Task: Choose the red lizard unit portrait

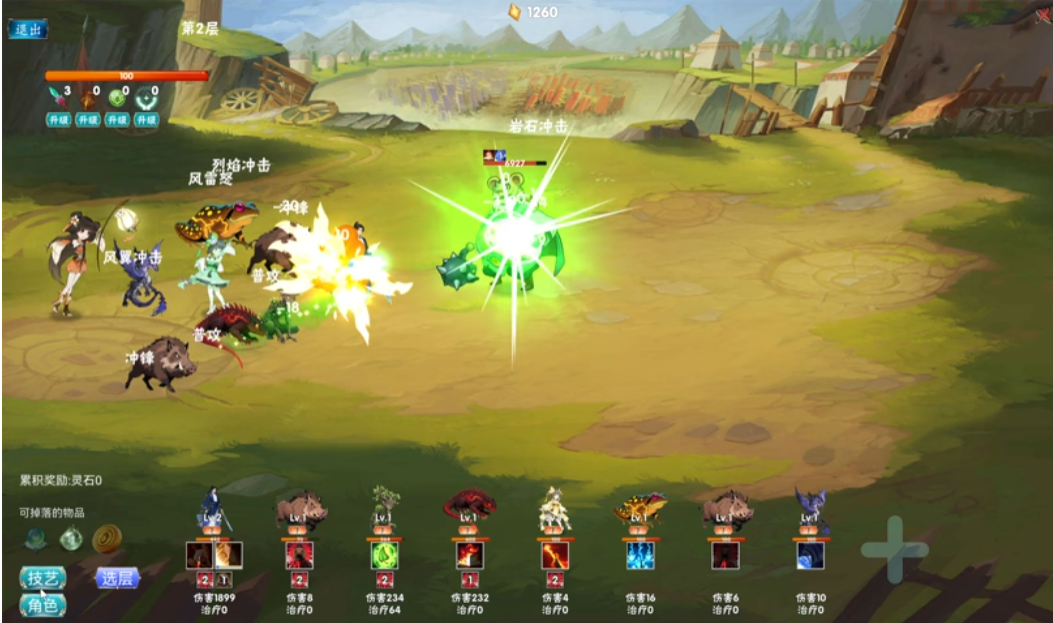Action: [x=469, y=505]
